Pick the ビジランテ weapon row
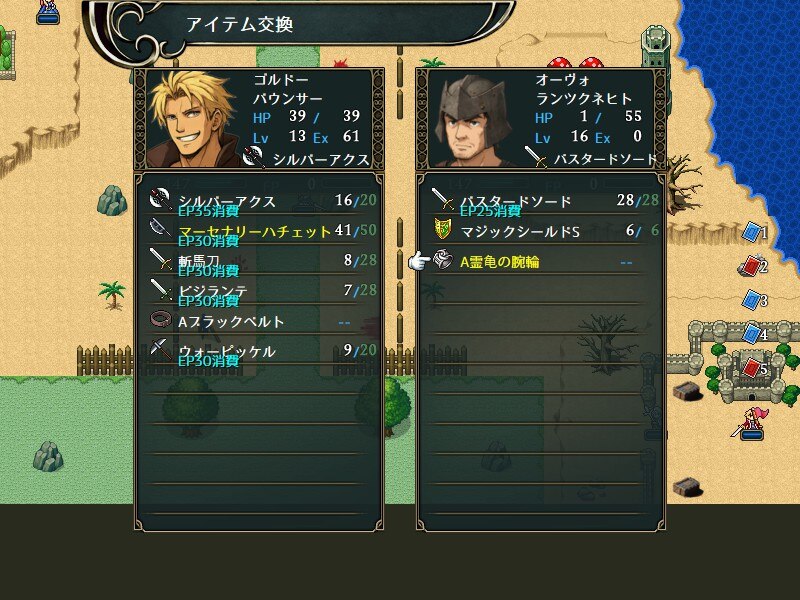Viewport: 800px width, 600px height. [258, 291]
